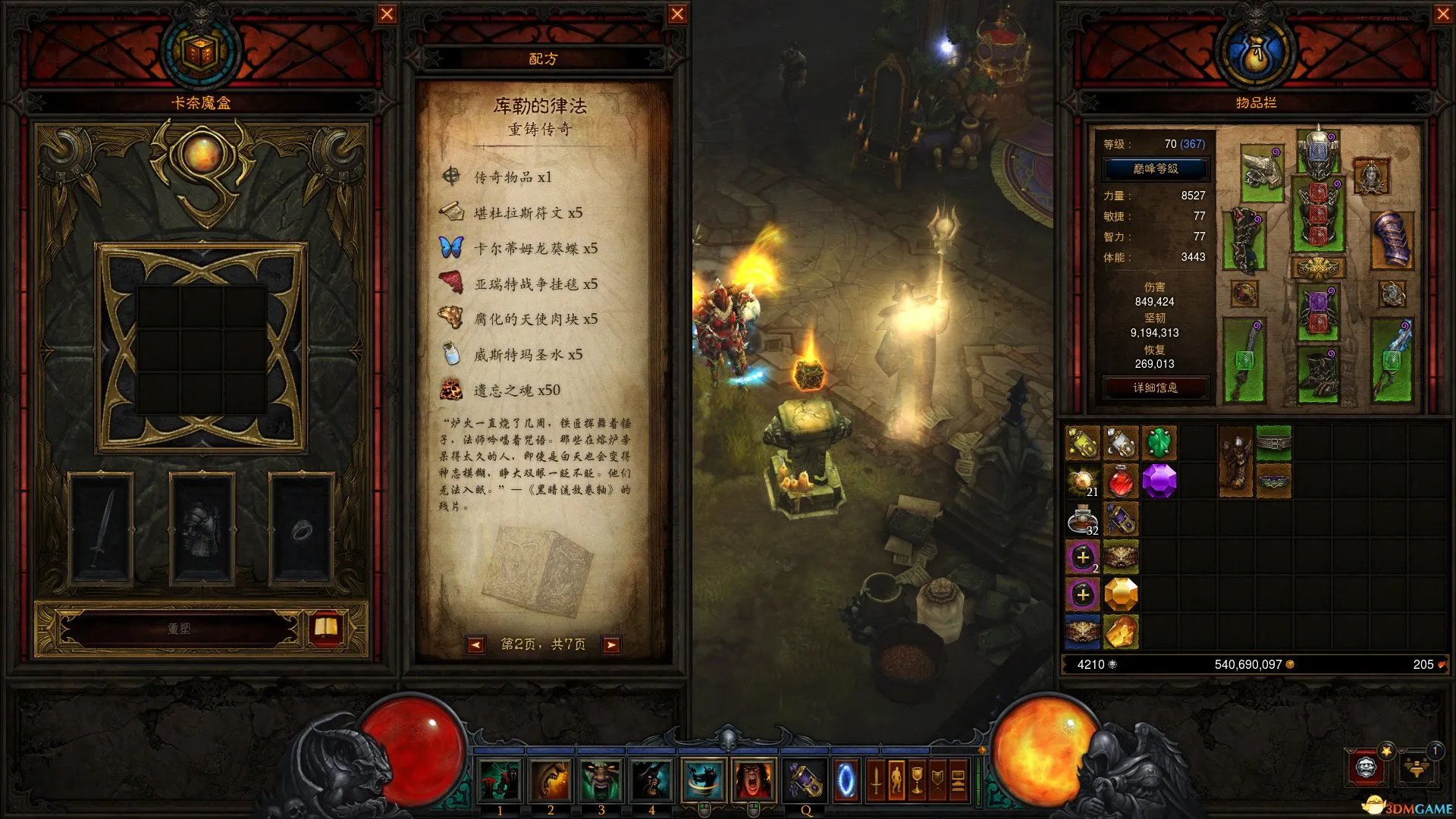Image resolution: width=1456 pixels, height=819 pixels.
Task: Open the 巅峰等級 paragon panel
Action: pyautogui.click(x=1155, y=168)
